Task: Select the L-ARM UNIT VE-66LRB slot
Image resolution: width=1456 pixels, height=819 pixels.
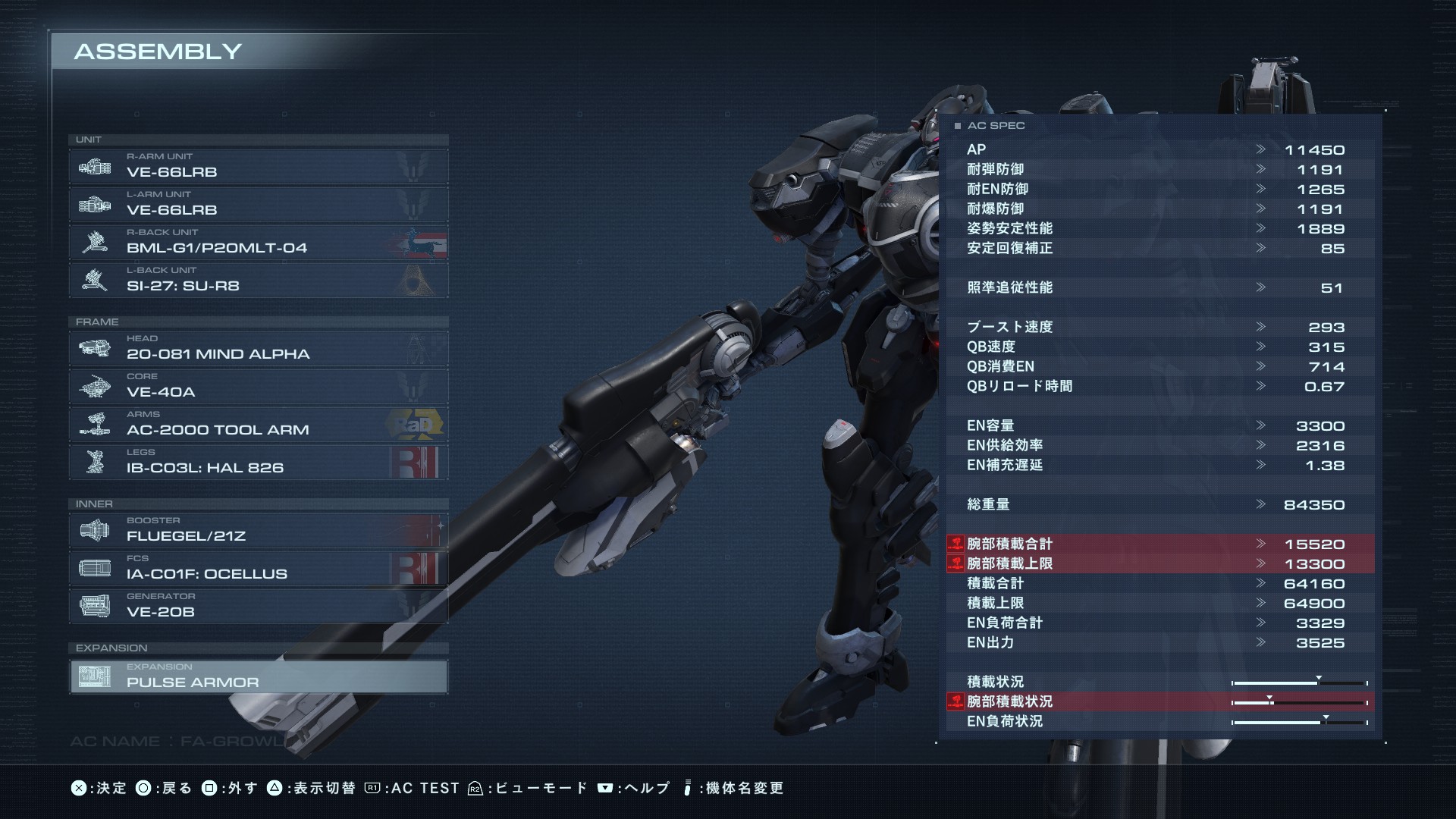Action: pos(258,204)
